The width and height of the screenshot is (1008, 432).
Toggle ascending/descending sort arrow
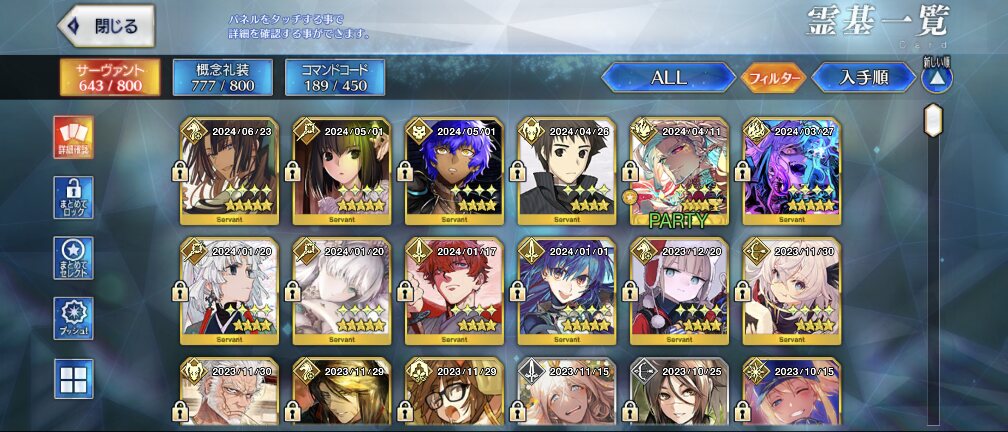click(936, 78)
